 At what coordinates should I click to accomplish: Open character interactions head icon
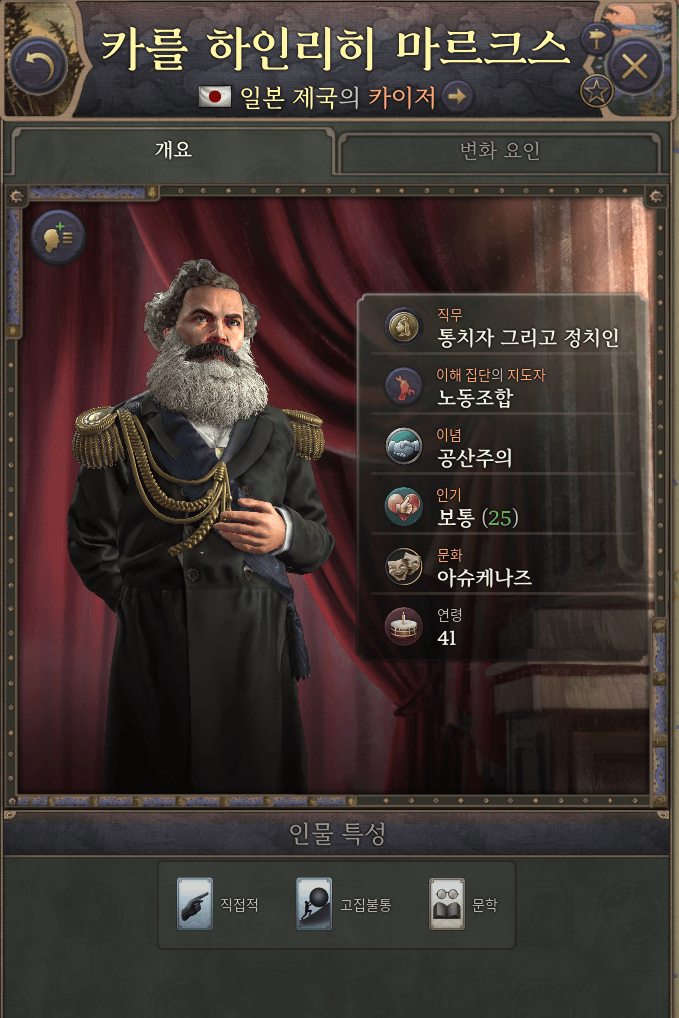tap(58, 238)
